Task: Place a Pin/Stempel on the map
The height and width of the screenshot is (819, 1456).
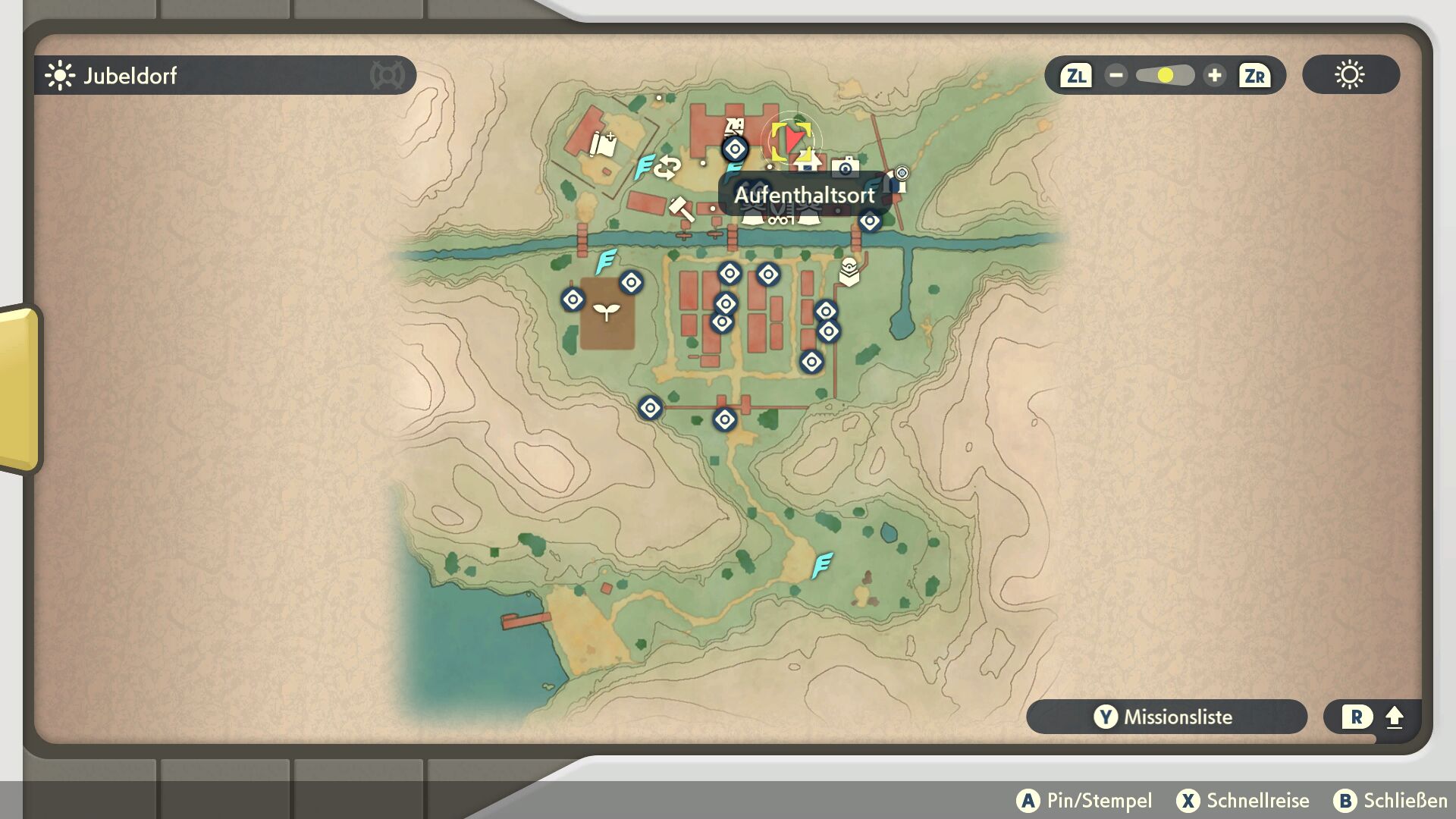Action: click(1084, 801)
